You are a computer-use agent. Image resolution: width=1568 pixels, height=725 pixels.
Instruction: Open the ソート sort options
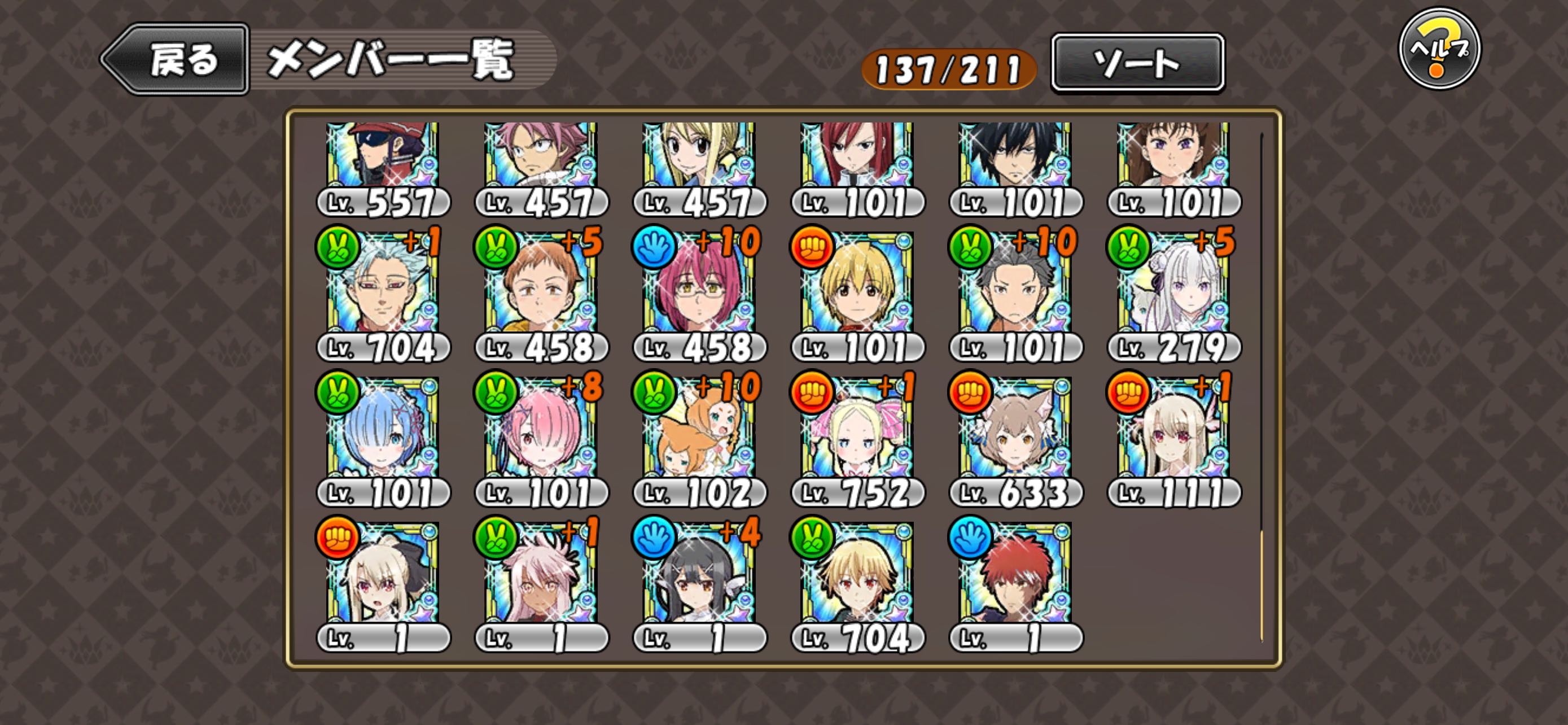coord(1137,63)
